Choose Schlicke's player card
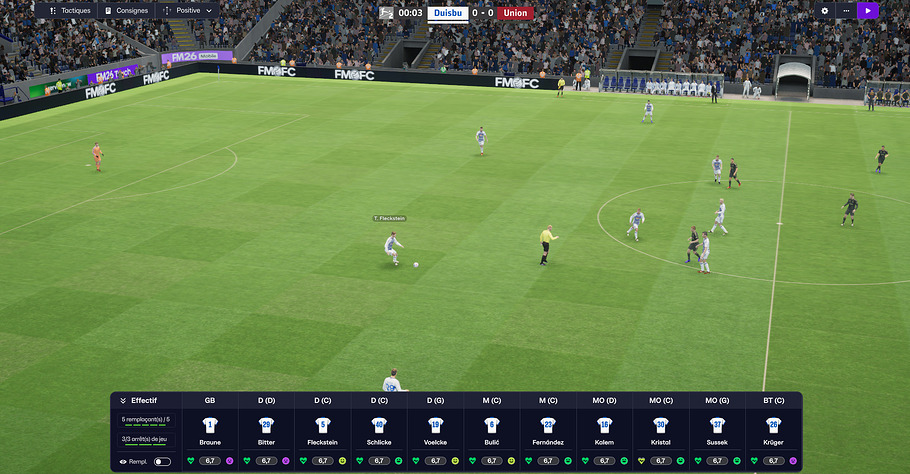910x474 pixels. (x=379, y=430)
